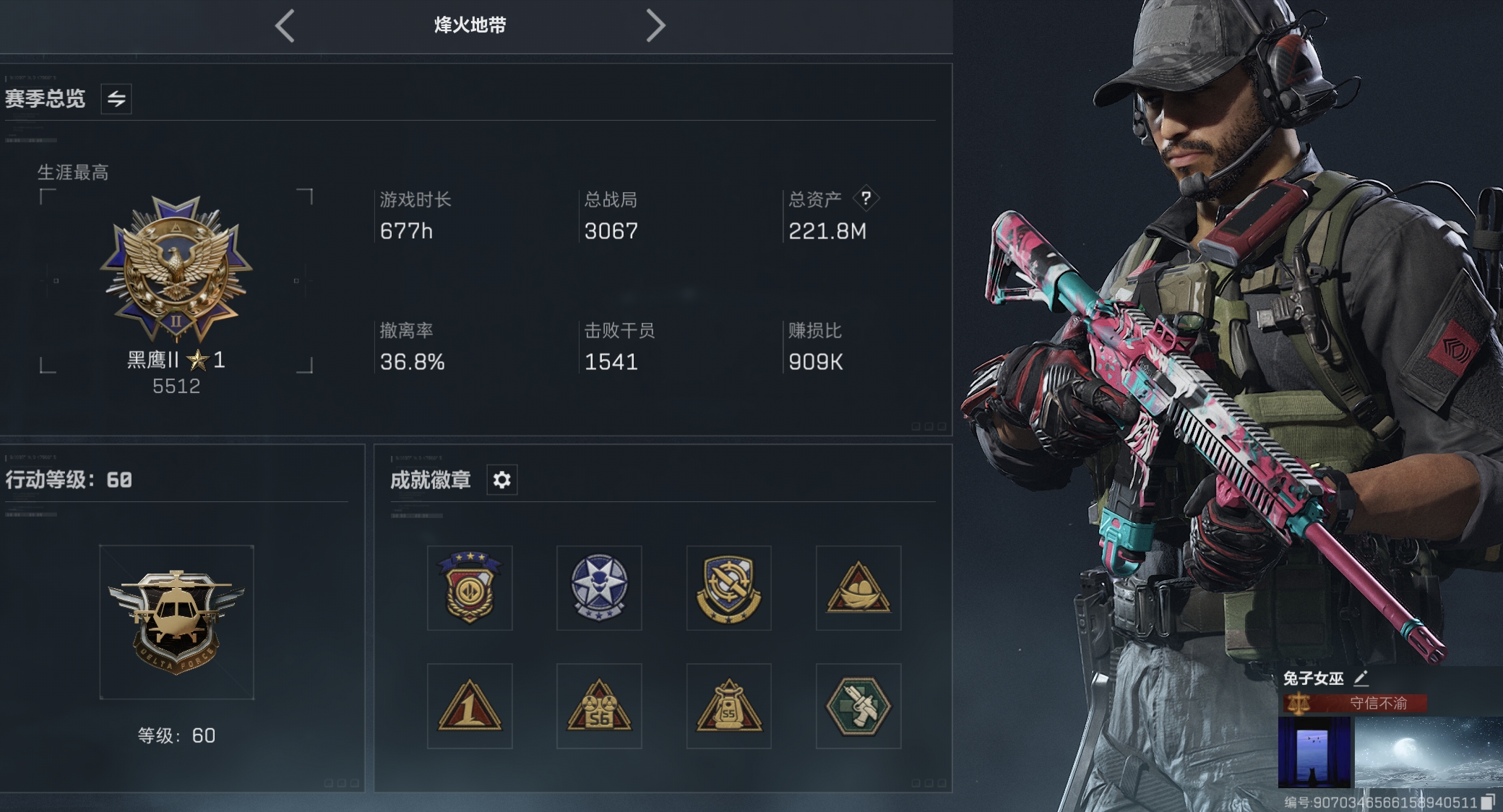Click the red 守信不渝 title banner

pos(1356,703)
